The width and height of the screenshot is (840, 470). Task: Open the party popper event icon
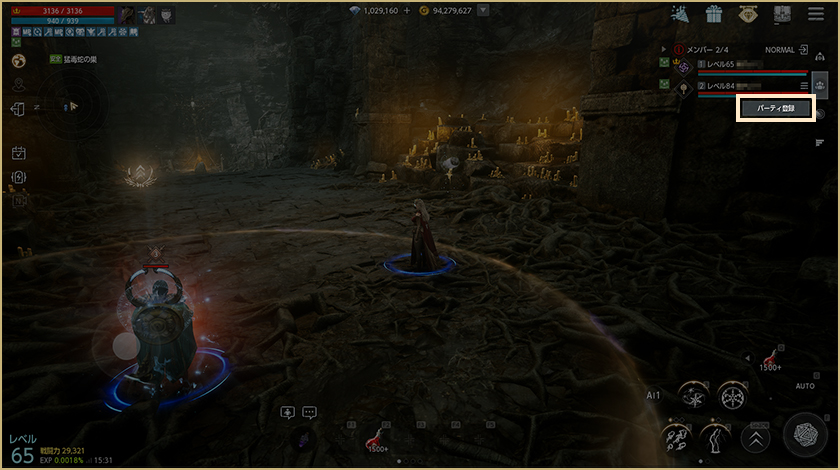680,14
